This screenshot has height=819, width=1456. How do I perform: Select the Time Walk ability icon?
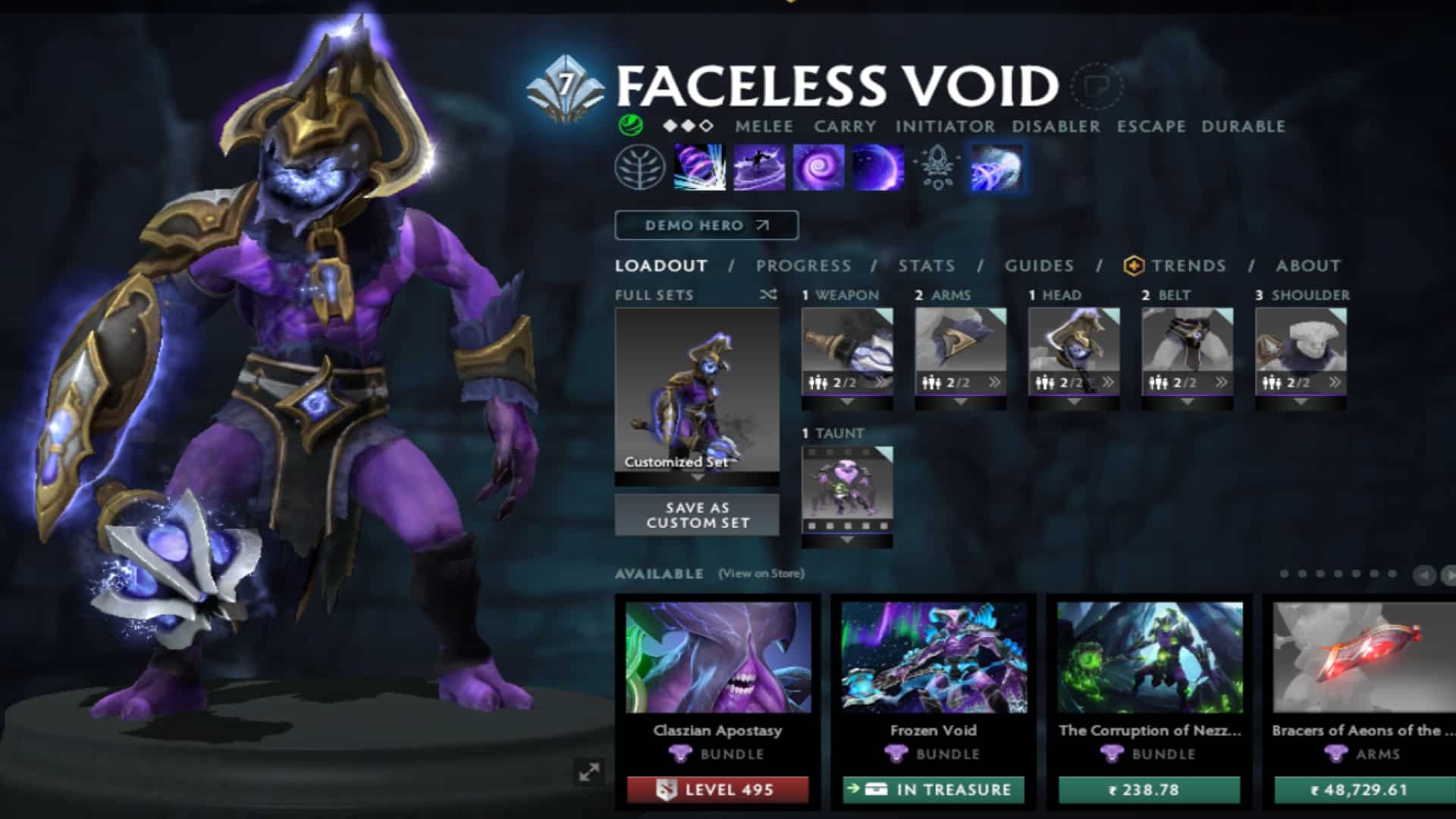click(x=698, y=167)
